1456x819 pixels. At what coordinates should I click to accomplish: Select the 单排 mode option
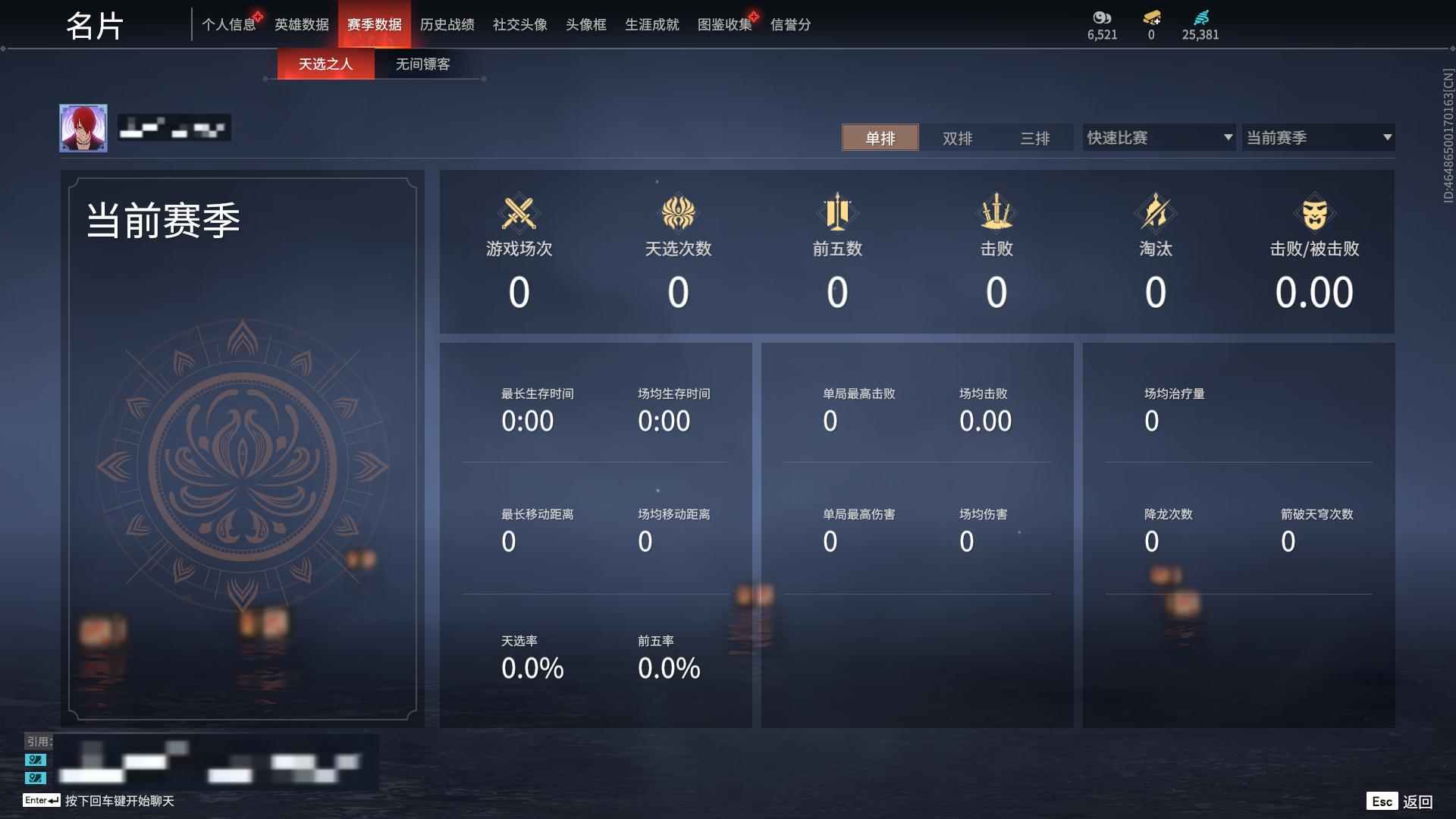(880, 138)
